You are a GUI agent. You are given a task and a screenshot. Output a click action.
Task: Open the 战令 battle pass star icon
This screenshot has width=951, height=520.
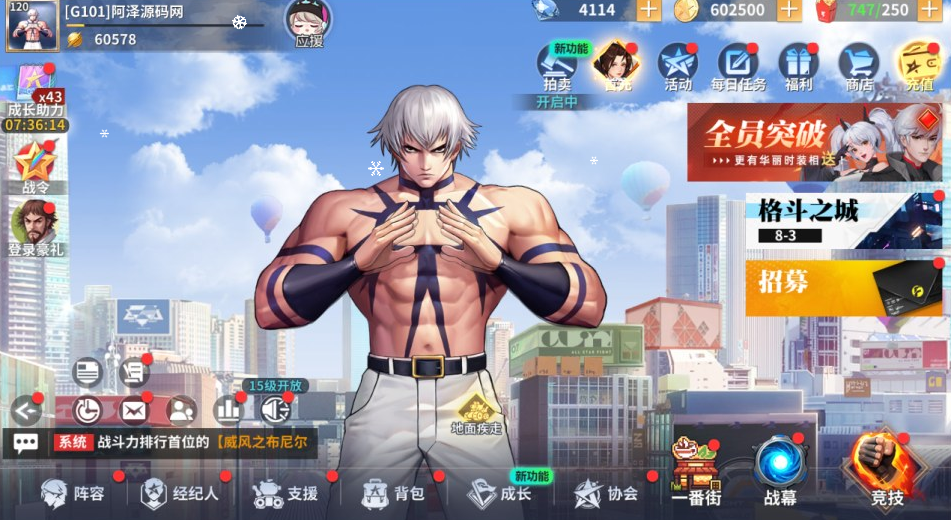[35, 163]
